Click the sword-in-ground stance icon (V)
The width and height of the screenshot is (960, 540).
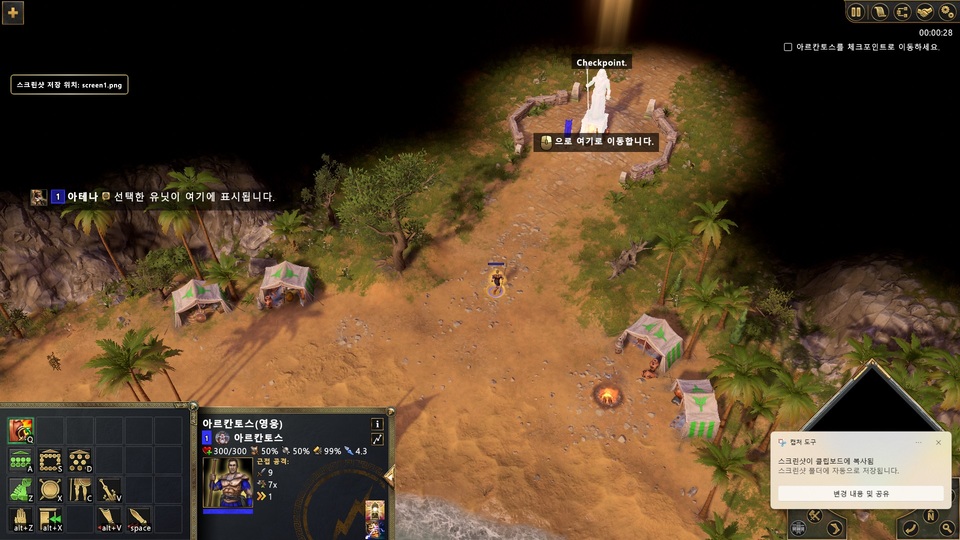[x=110, y=490]
